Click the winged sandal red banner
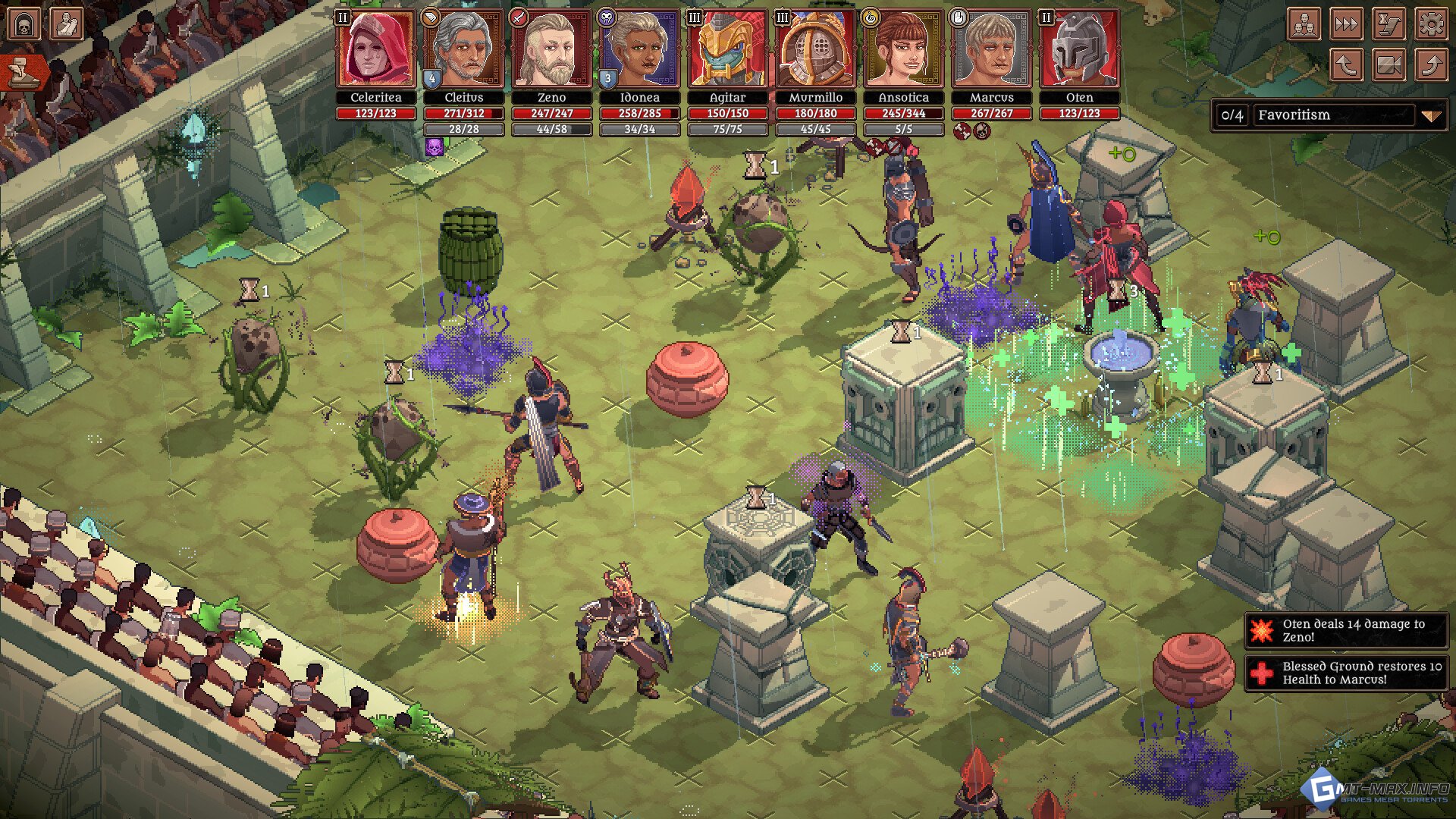This screenshot has height=819, width=1456. click(21, 74)
